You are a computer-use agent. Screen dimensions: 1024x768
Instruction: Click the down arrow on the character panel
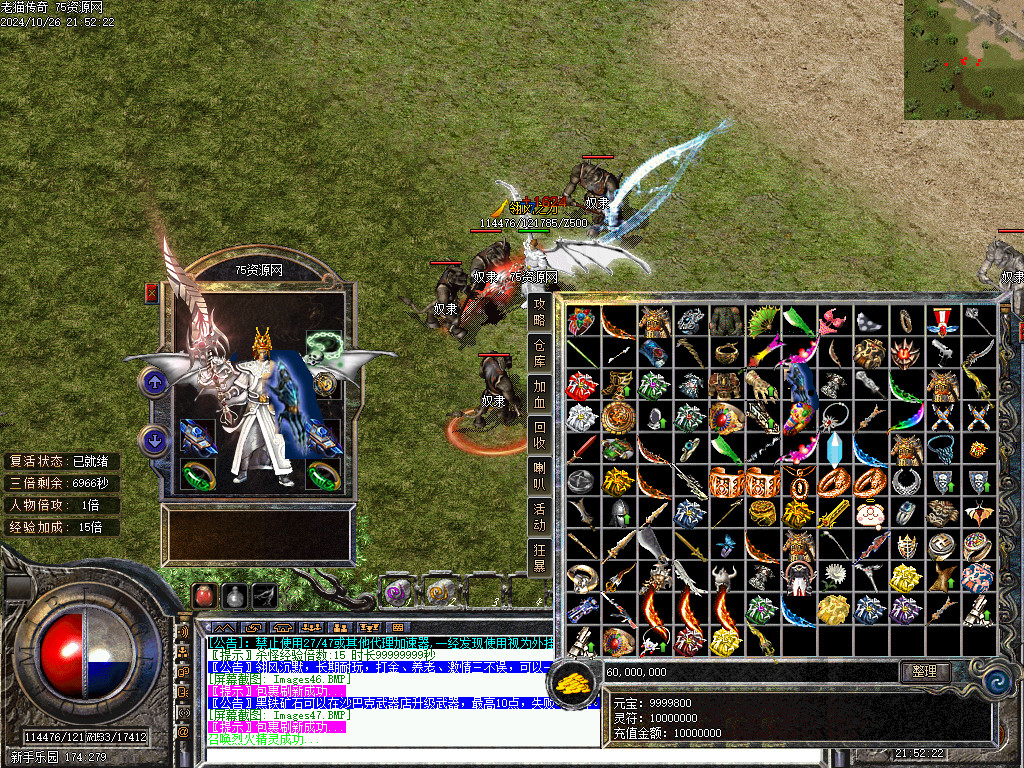154,439
